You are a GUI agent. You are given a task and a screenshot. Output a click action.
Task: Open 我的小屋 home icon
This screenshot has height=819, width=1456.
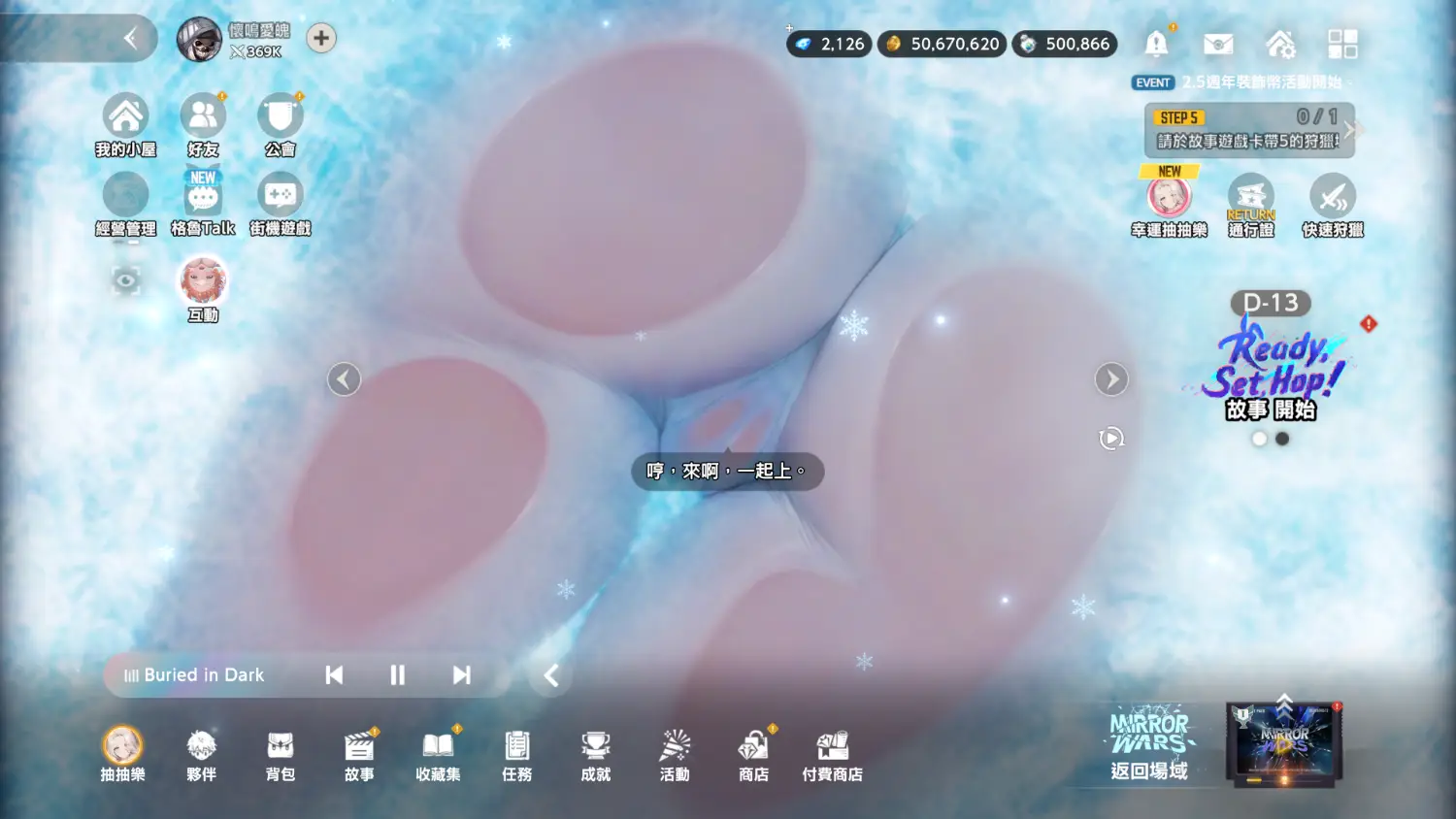click(x=125, y=118)
